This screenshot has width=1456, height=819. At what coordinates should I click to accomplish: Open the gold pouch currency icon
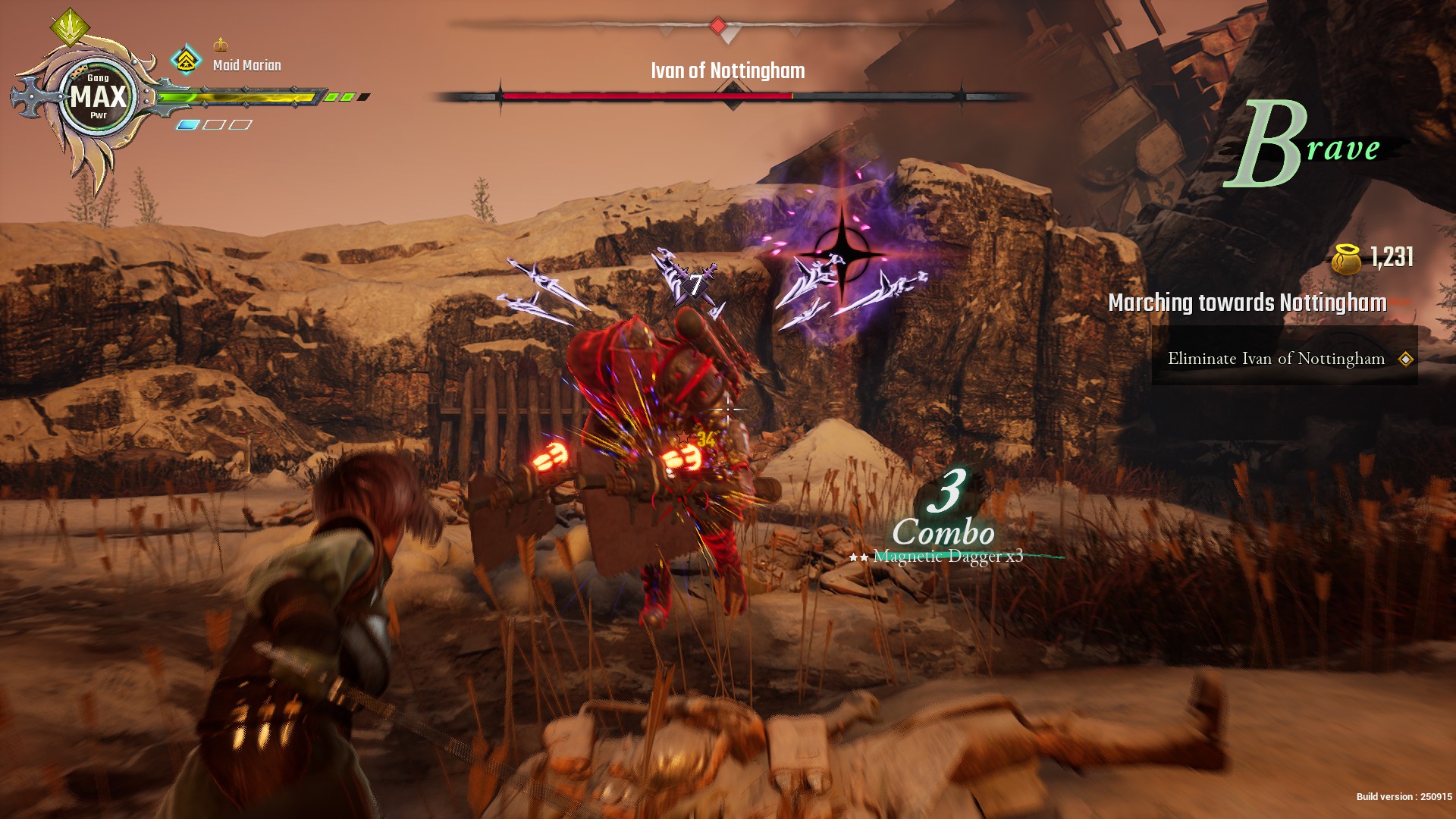[x=1348, y=259]
